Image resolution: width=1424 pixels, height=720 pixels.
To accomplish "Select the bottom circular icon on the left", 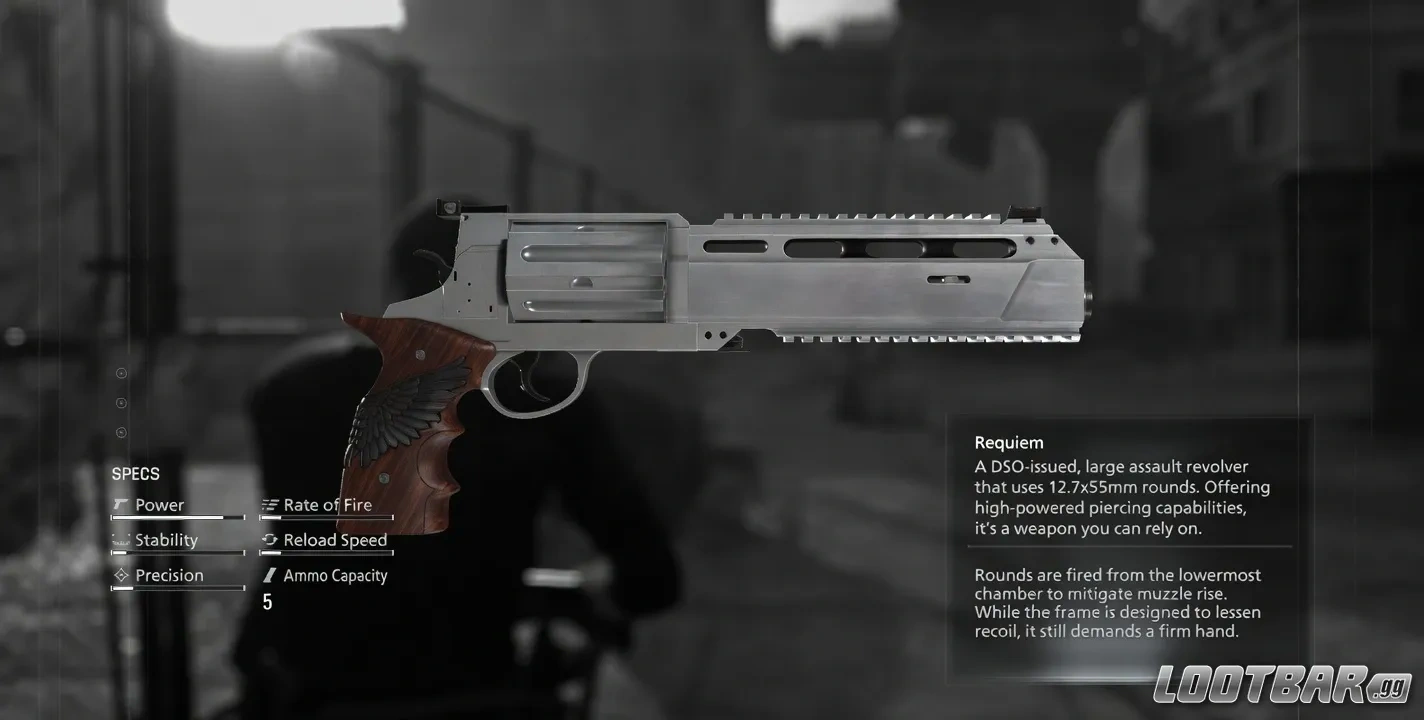I will (121, 432).
